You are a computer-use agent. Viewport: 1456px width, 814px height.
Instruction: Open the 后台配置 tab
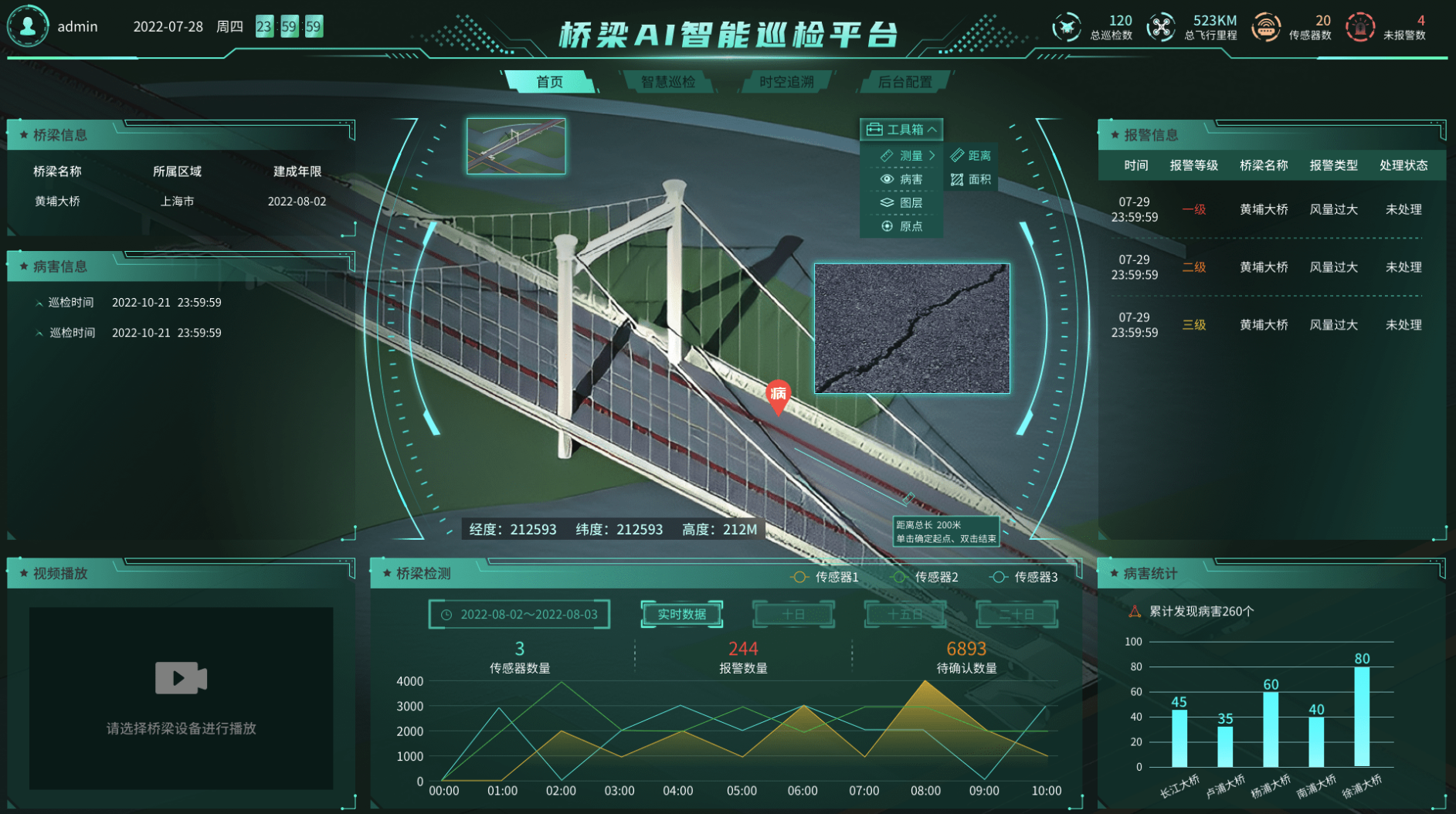pos(905,80)
